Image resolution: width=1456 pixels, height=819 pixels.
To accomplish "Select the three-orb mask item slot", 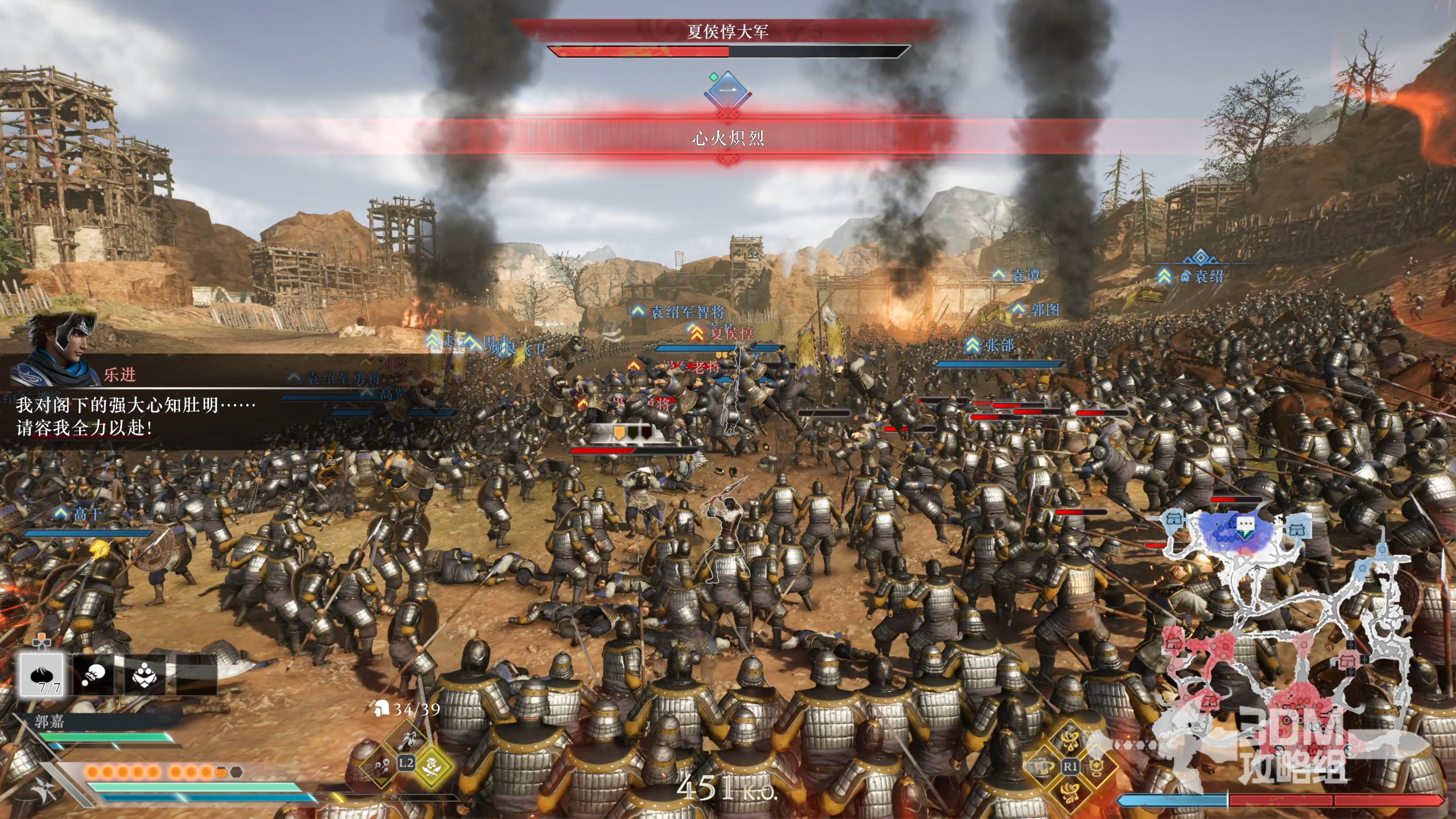I will (x=144, y=675).
